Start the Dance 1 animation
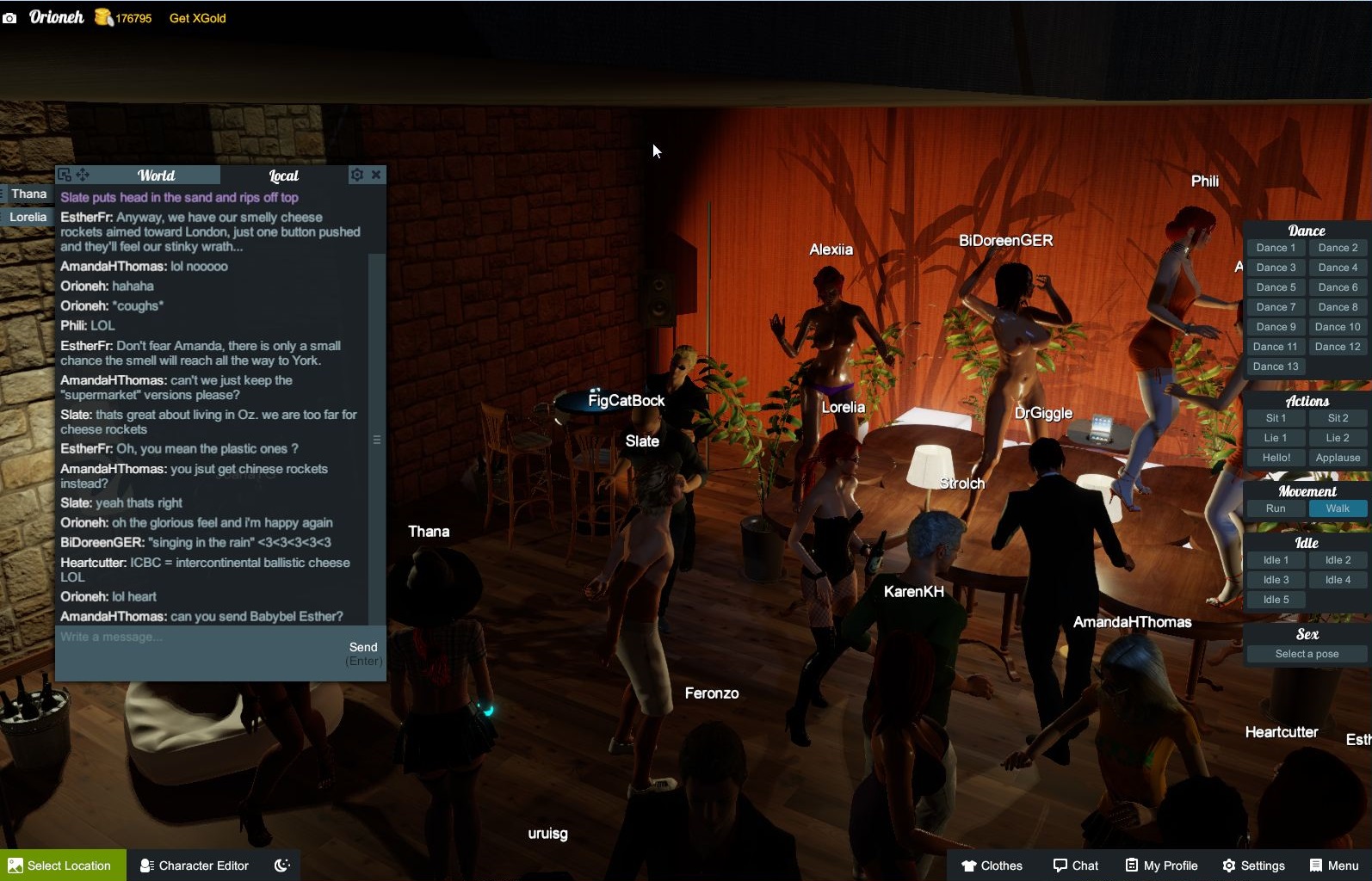This screenshot has height=881, width=1372. click(1275, 248)
